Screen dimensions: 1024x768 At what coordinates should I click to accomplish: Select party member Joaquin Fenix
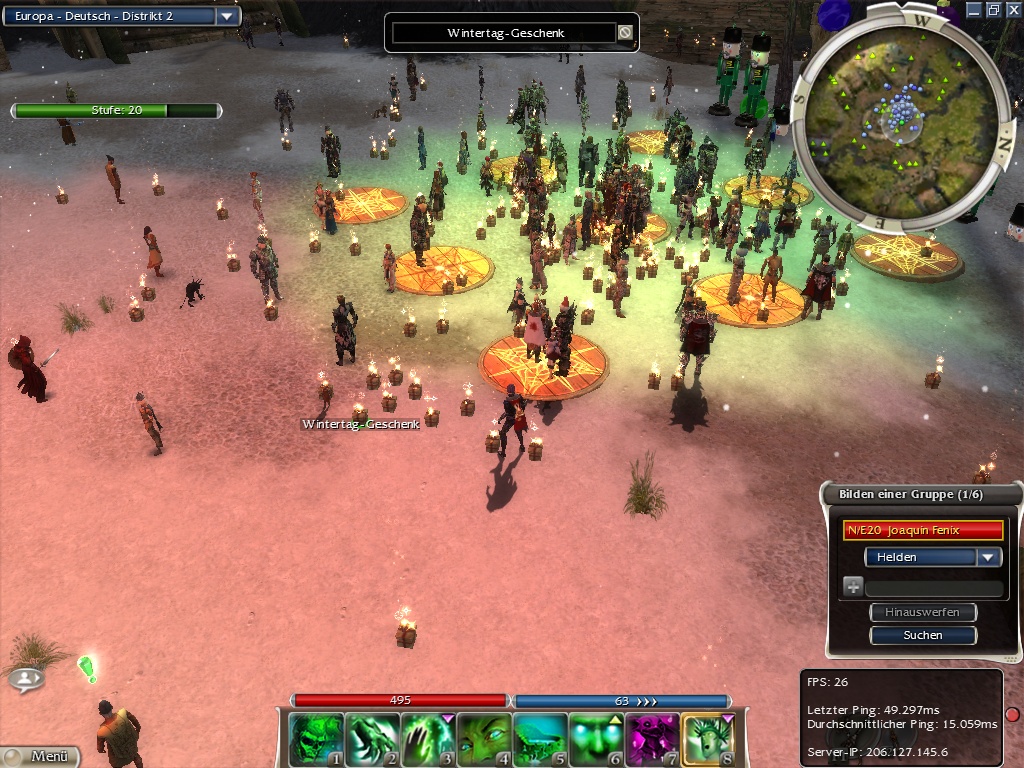coord(922,530)
